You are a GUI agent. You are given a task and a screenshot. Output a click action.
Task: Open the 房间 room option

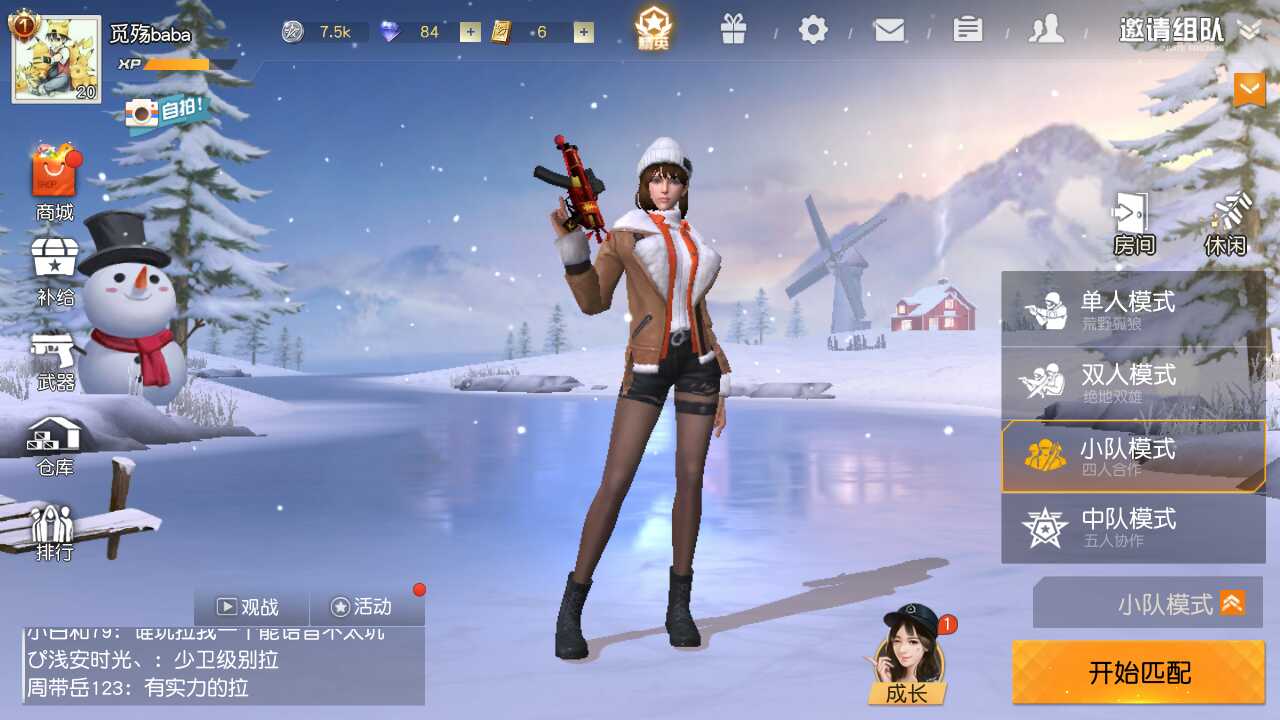point(1133,224)
